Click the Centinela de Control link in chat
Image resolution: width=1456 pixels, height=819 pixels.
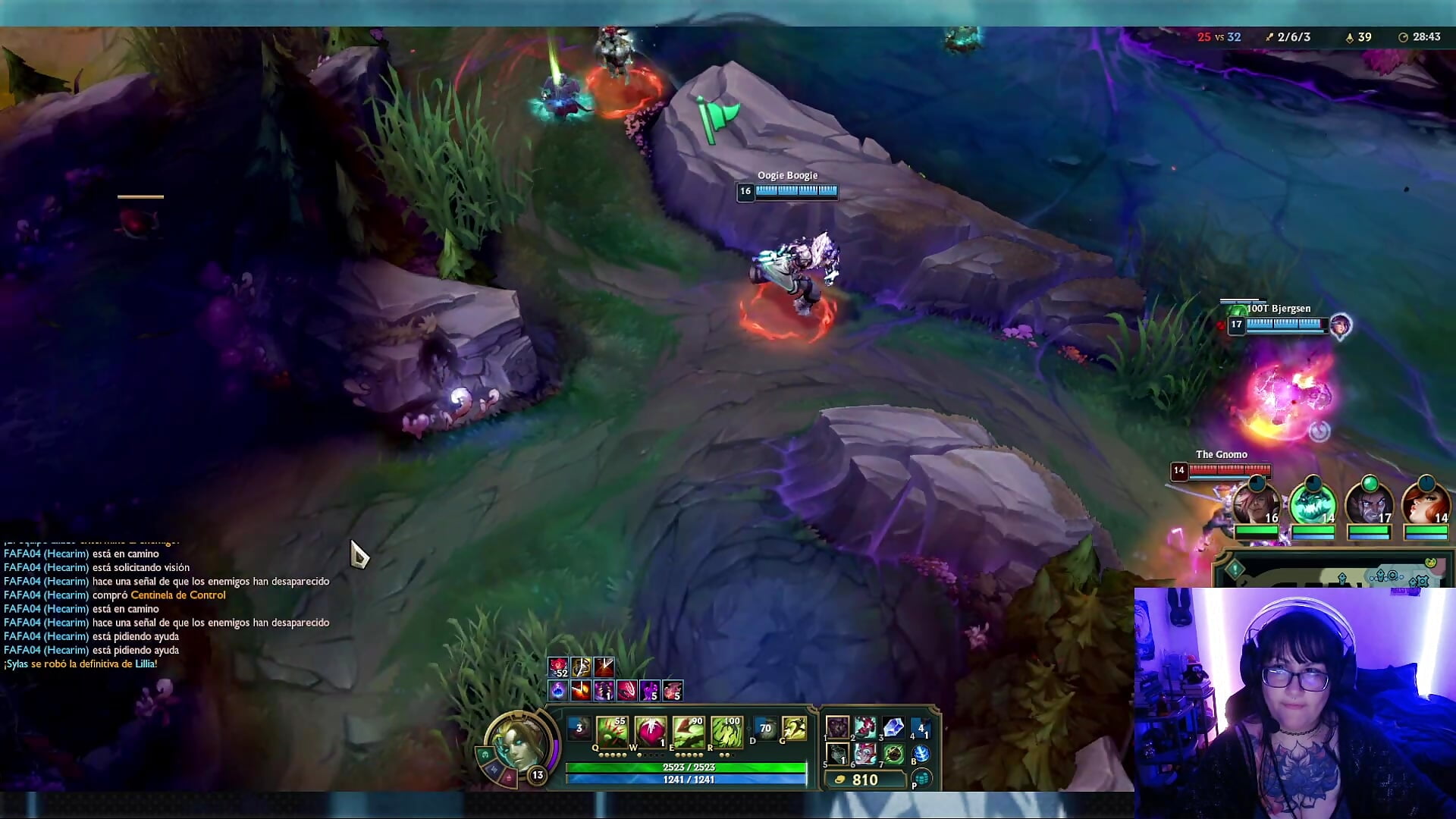pos(177,595)
